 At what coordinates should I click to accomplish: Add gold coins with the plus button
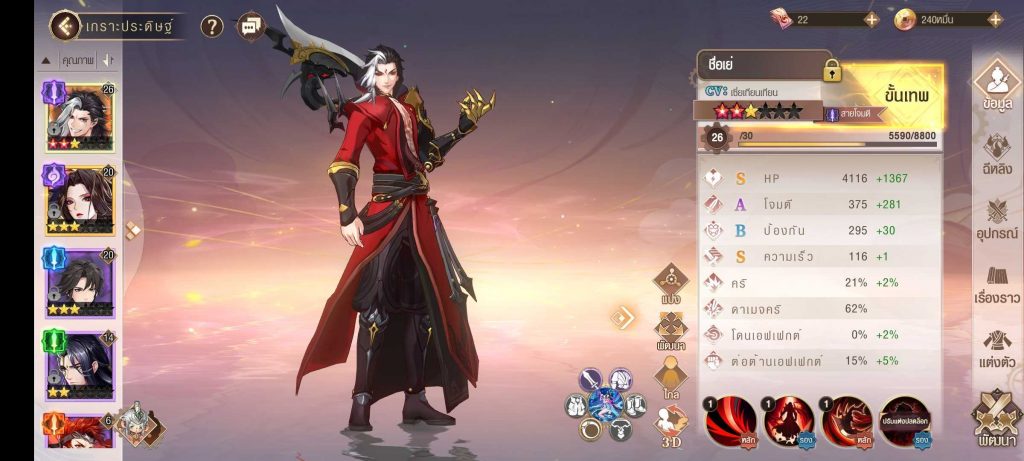point(994,19)
